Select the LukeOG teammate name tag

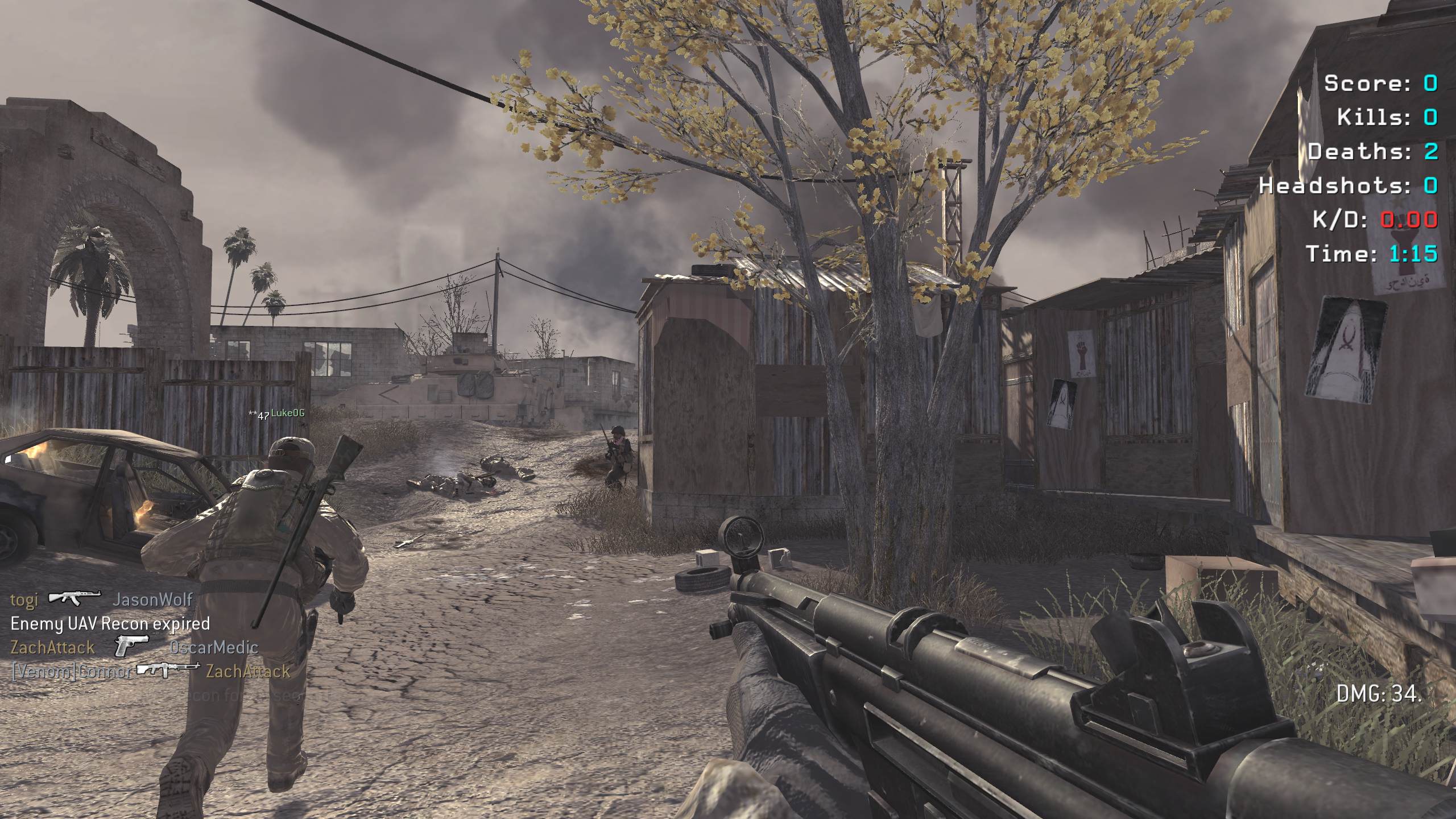pyautogui.click(x=287, y=413)
